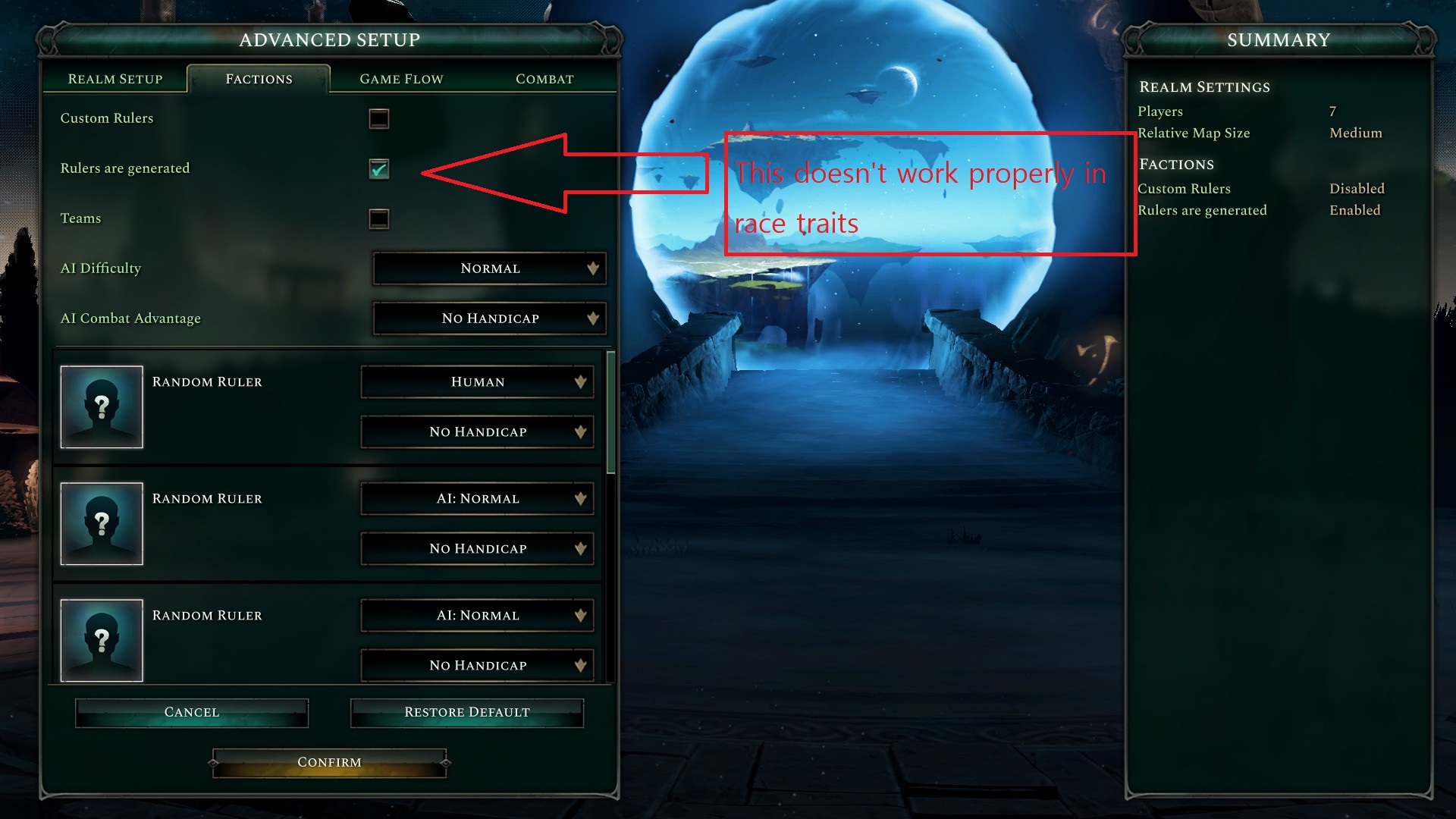The image size is (1456, 819).
Task: Toggle the Teams checkbox
Action: coord(378,219)
